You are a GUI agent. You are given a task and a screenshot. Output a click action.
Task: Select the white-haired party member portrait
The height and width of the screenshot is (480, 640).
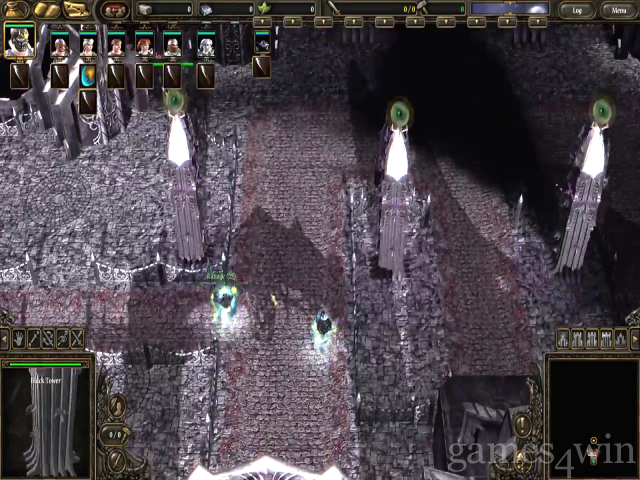click(206, 45)
